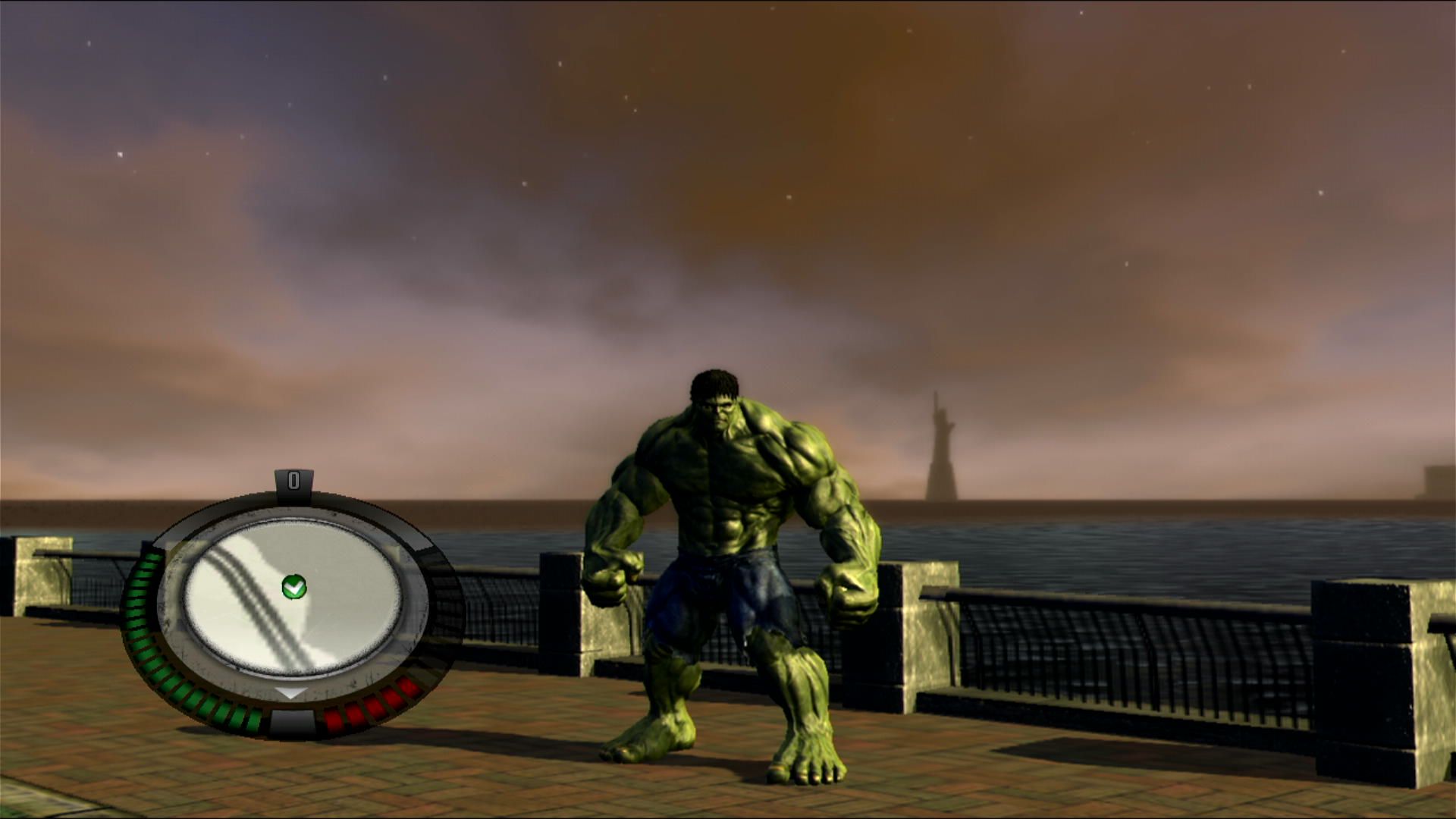Click the gray tab atop the minimap
This screenshot has width=1456, height=819.
[294, 479]
